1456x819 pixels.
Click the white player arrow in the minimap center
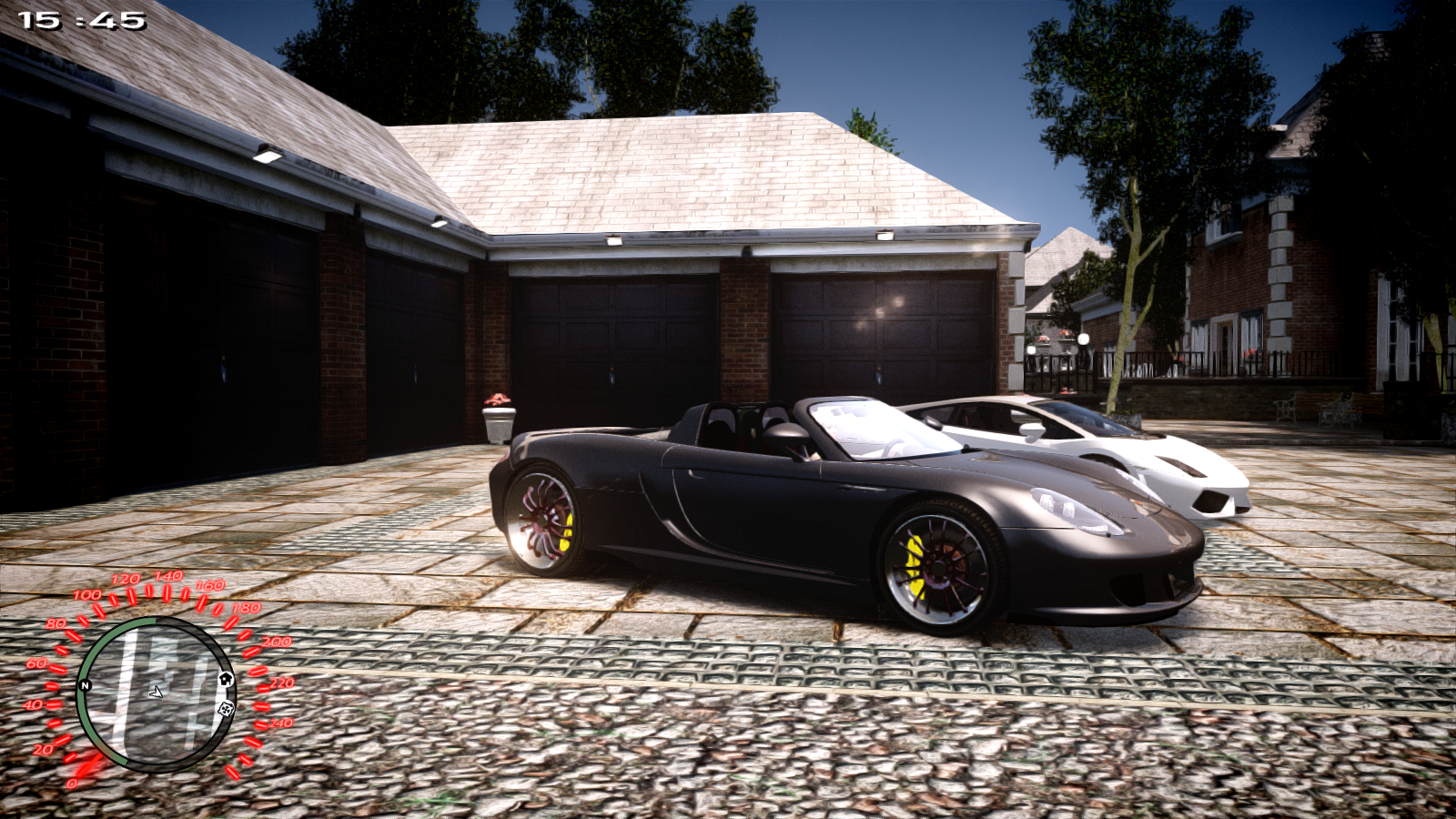tap(157, 693)
